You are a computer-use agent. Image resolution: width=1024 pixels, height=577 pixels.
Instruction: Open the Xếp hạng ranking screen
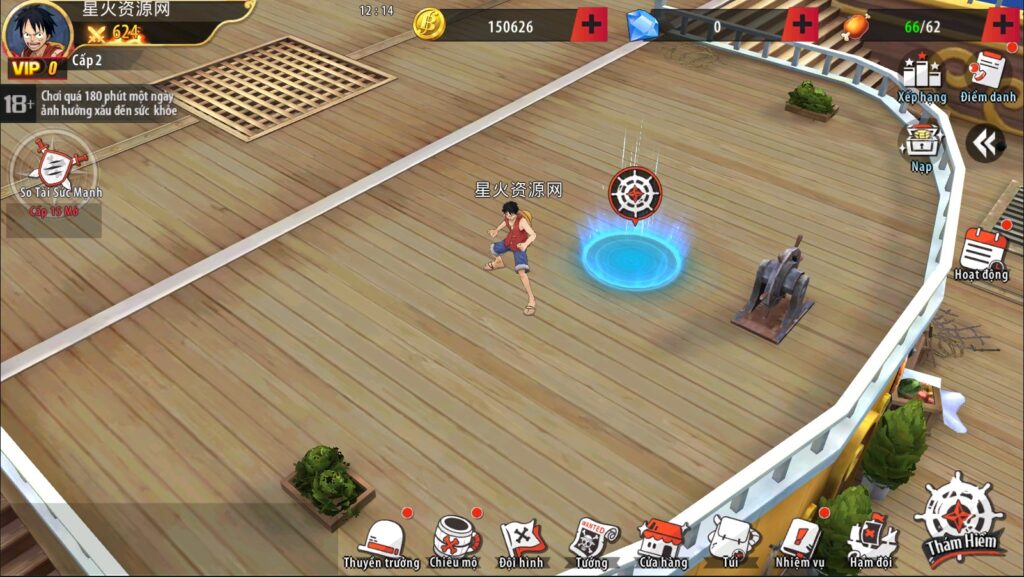[x=921, y=76]
